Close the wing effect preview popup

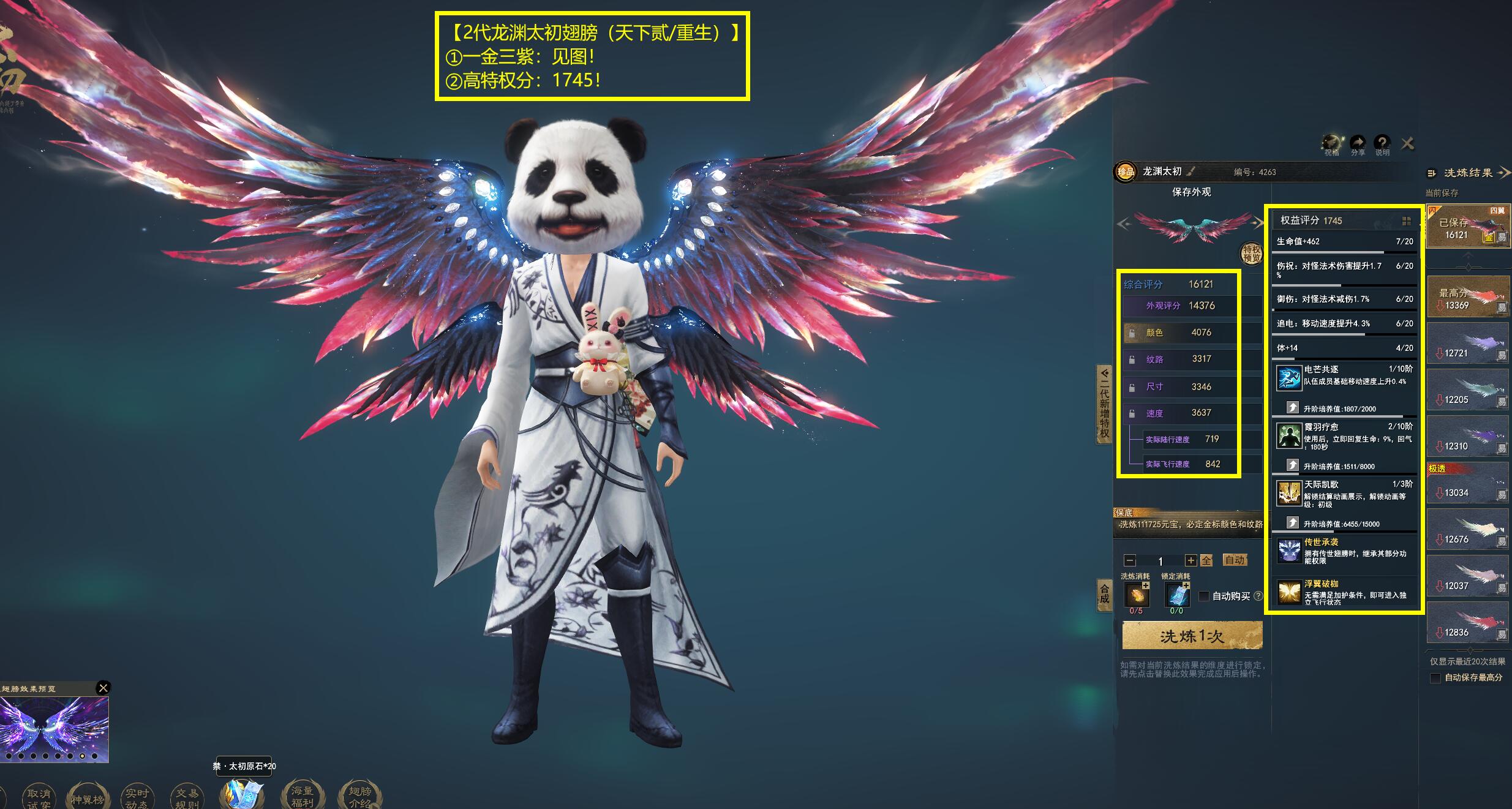(x=103, y=688)
